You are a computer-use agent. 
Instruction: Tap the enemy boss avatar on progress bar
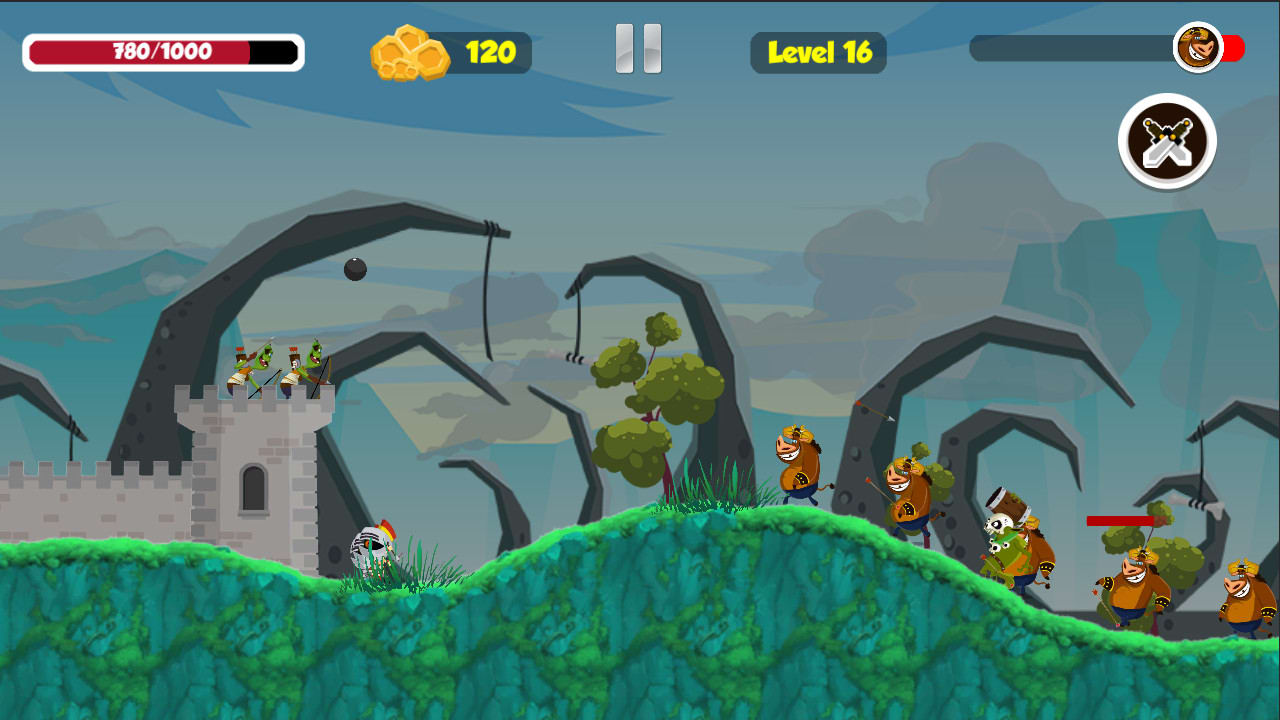[1196, 48]
